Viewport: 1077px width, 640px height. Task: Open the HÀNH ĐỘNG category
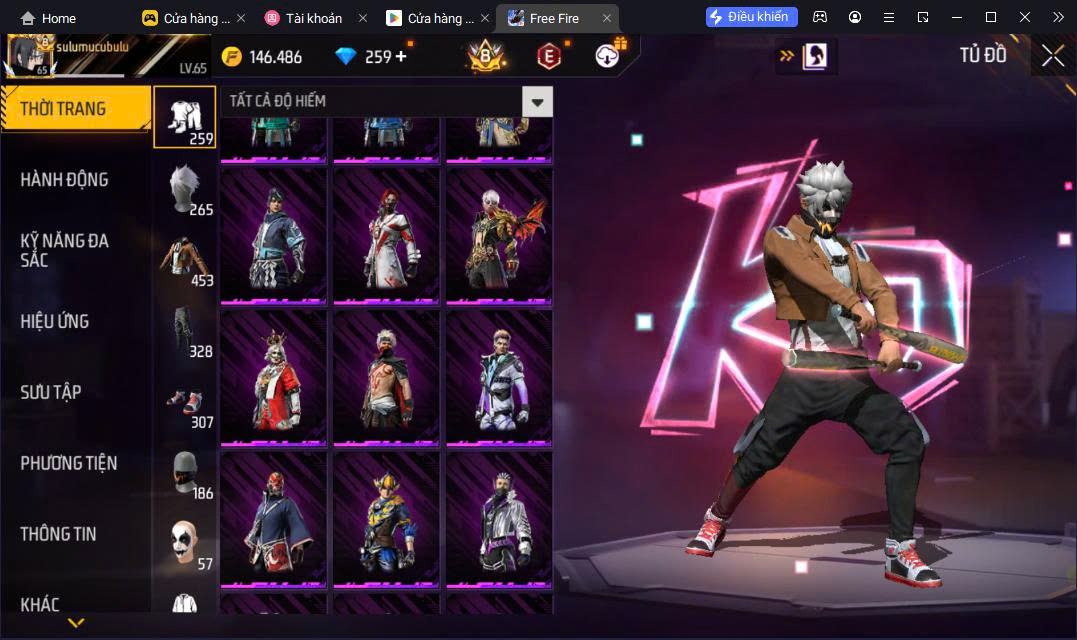pos(64,180)
